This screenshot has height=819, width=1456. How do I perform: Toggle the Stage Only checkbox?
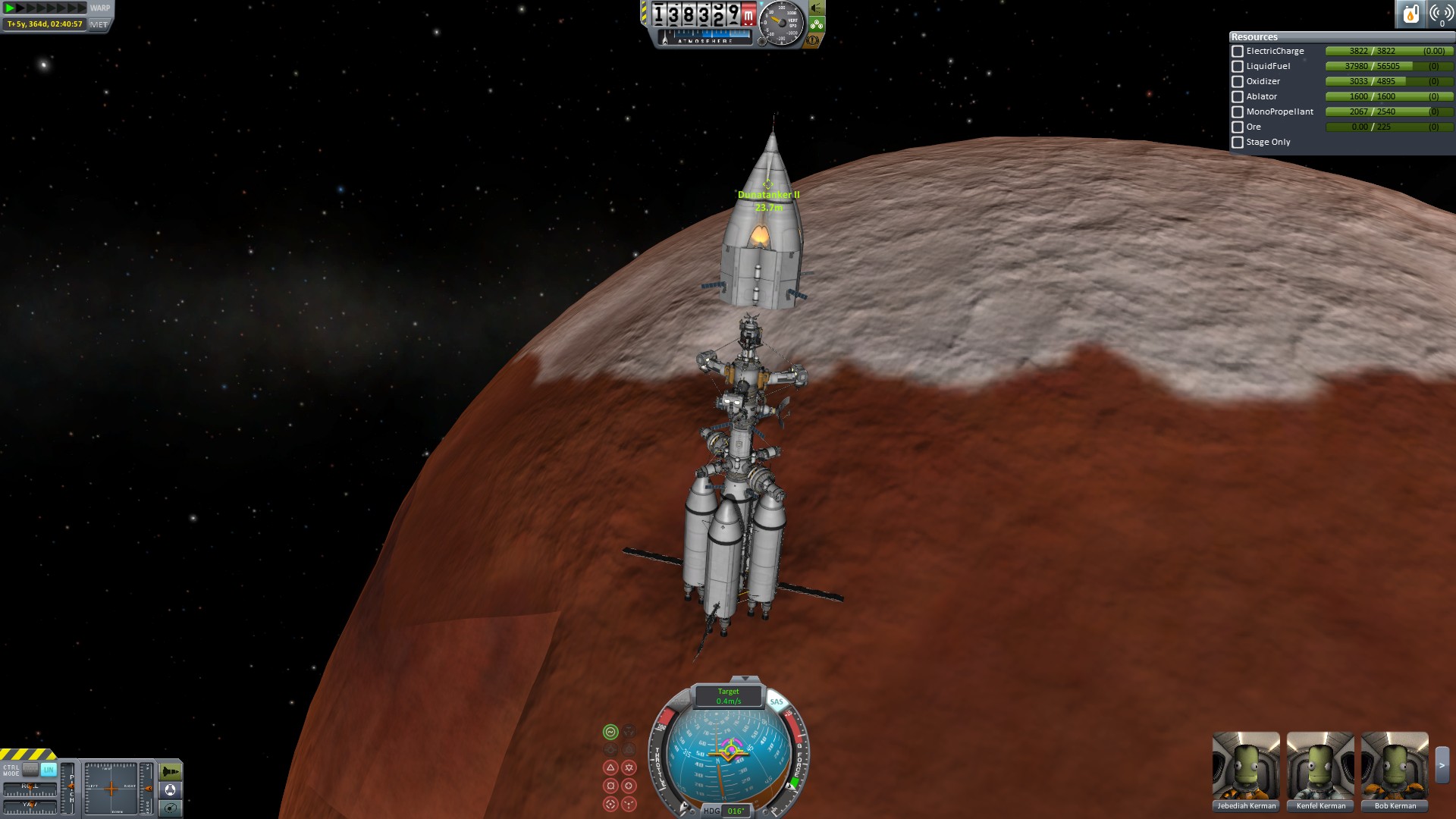[x=1238, y=143]
